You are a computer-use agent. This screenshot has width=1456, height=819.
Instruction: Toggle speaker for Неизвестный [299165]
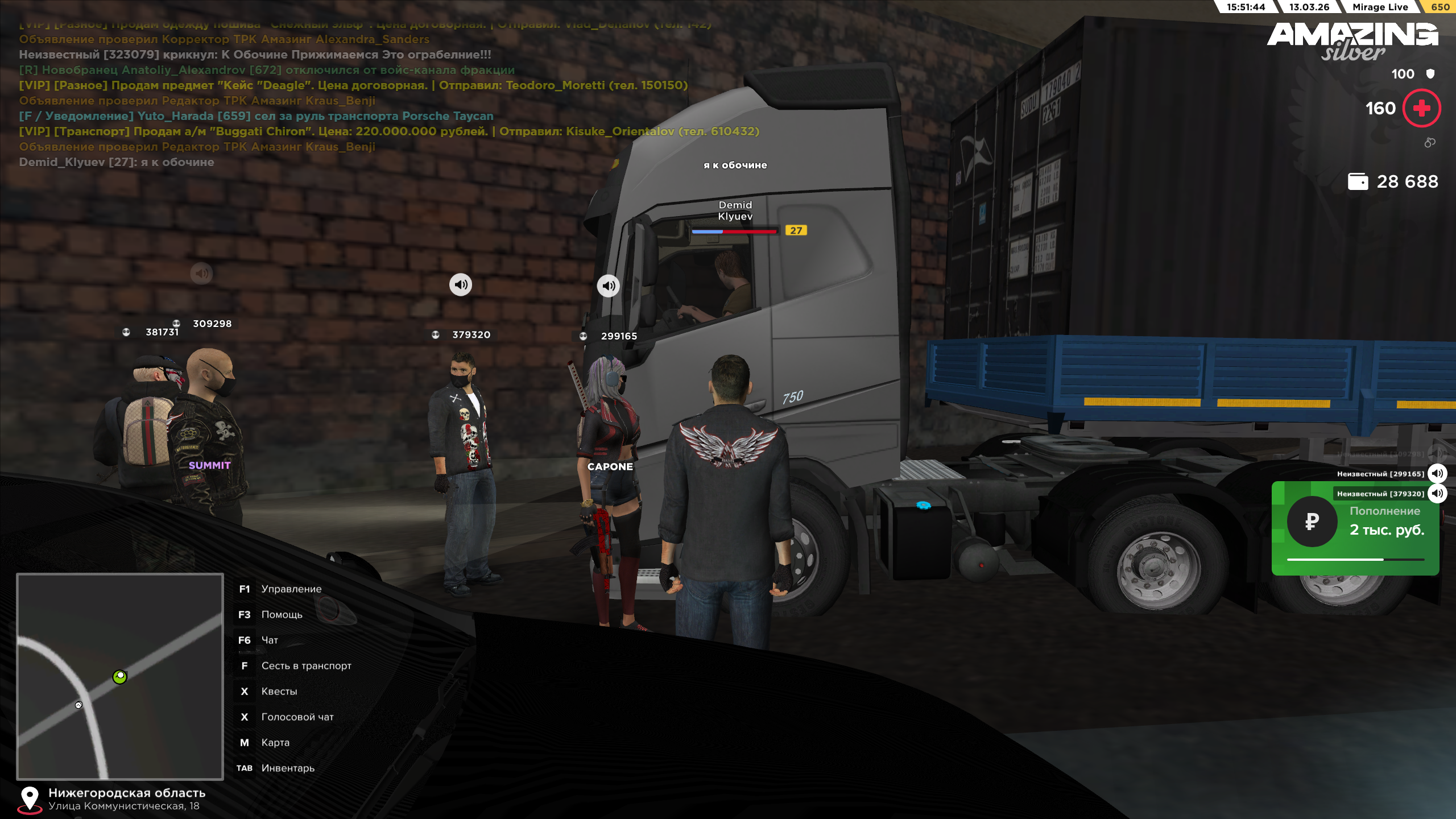pos(1437,473)
